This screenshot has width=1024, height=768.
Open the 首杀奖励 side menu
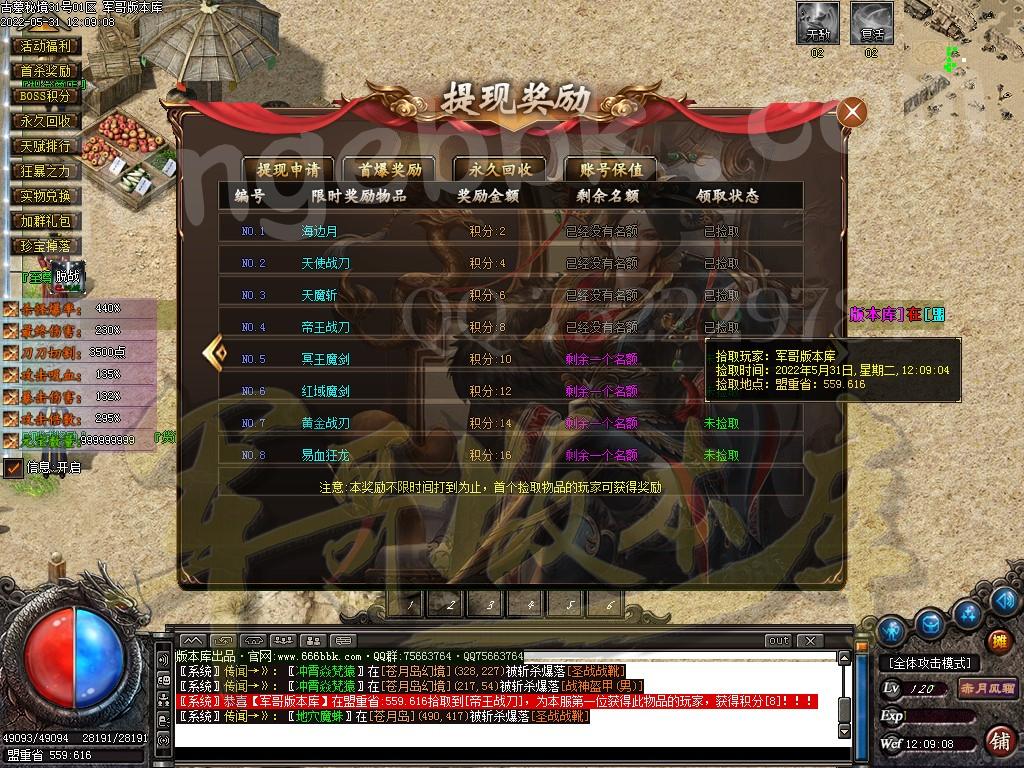coord(46,71)
